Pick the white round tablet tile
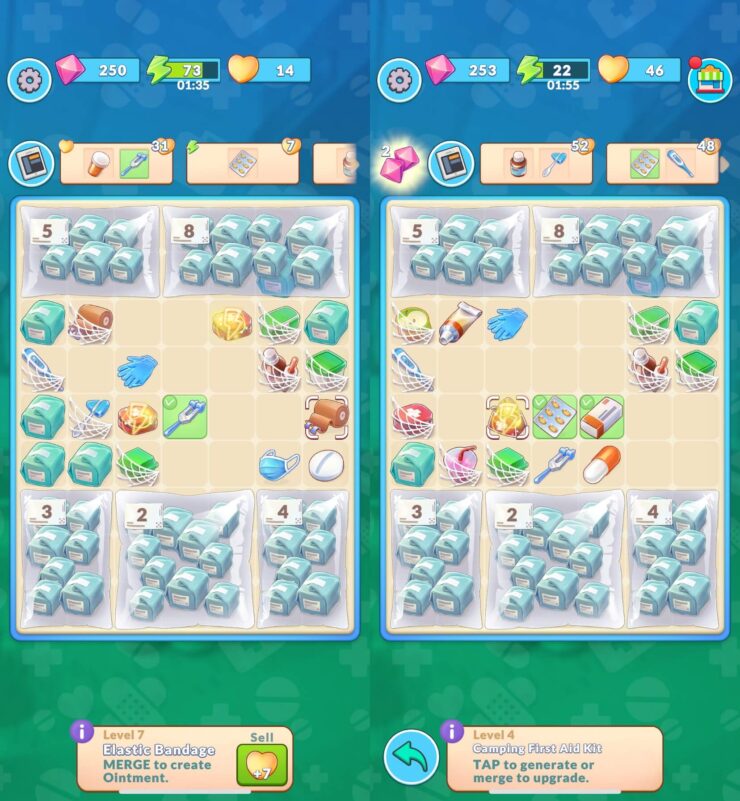This screenshot has width=740, height=801. (x=326, y=465)
